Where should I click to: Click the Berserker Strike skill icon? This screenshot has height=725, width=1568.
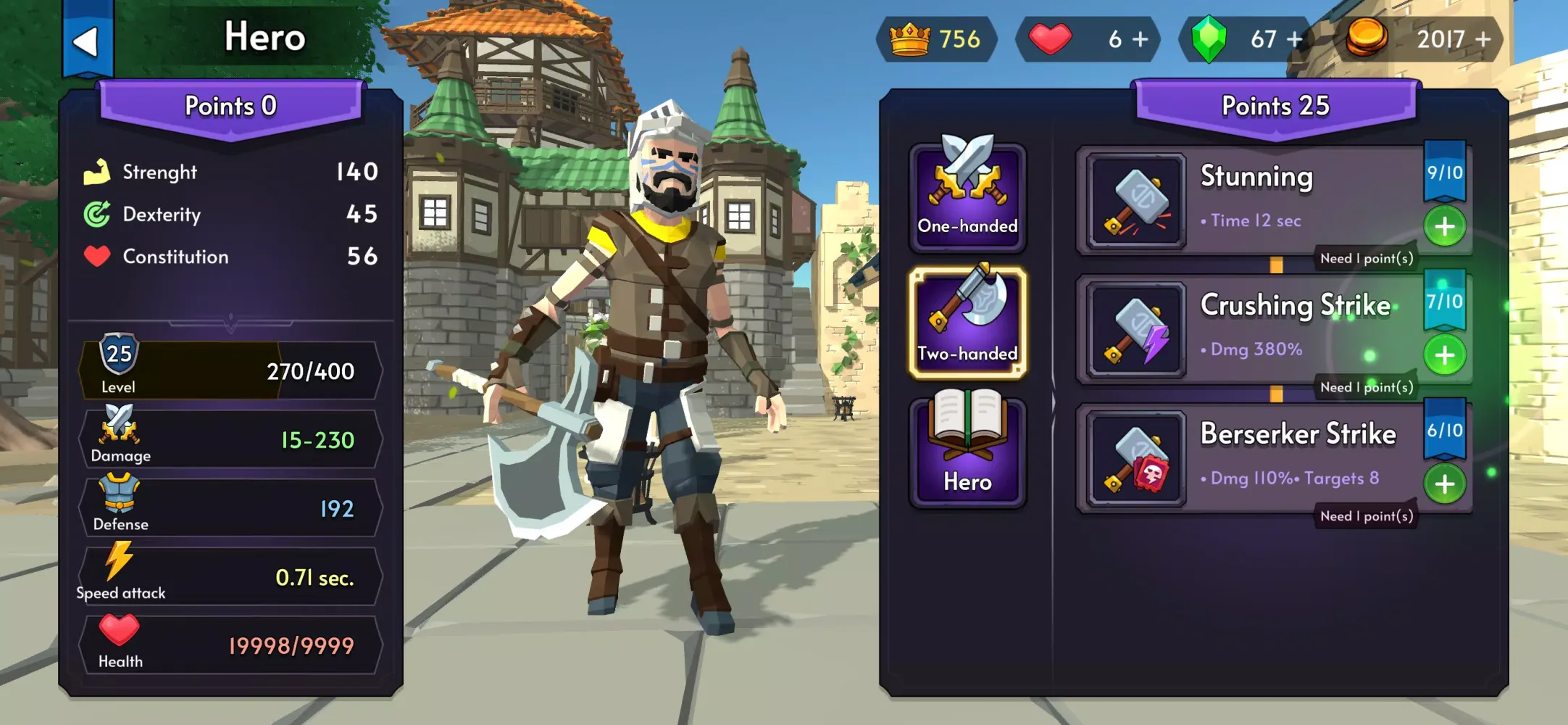(1136, 459)
